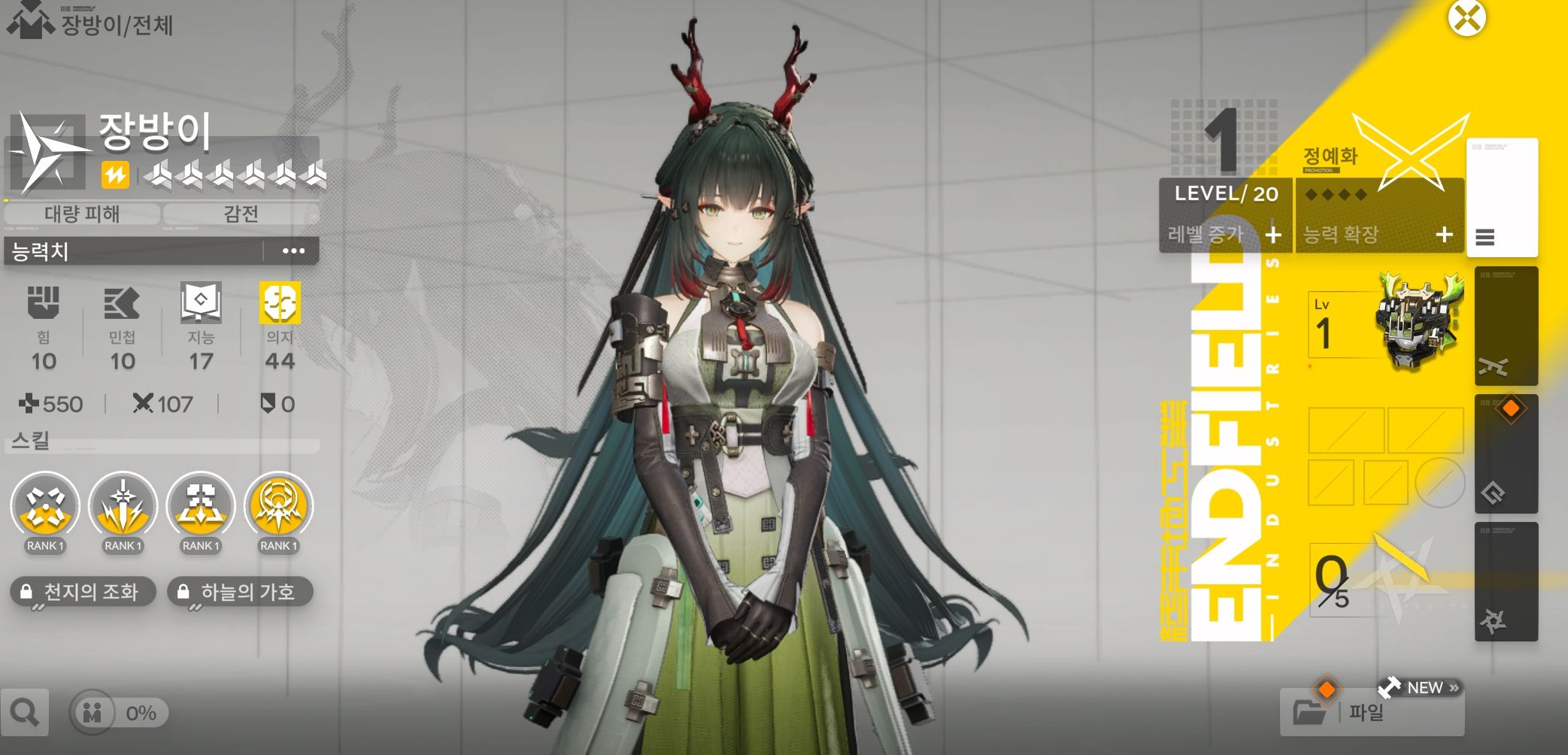Screen dimensions: 1568x755
Task: Switch to the equipment tab with orange marker
Action: pos(1506,453)
